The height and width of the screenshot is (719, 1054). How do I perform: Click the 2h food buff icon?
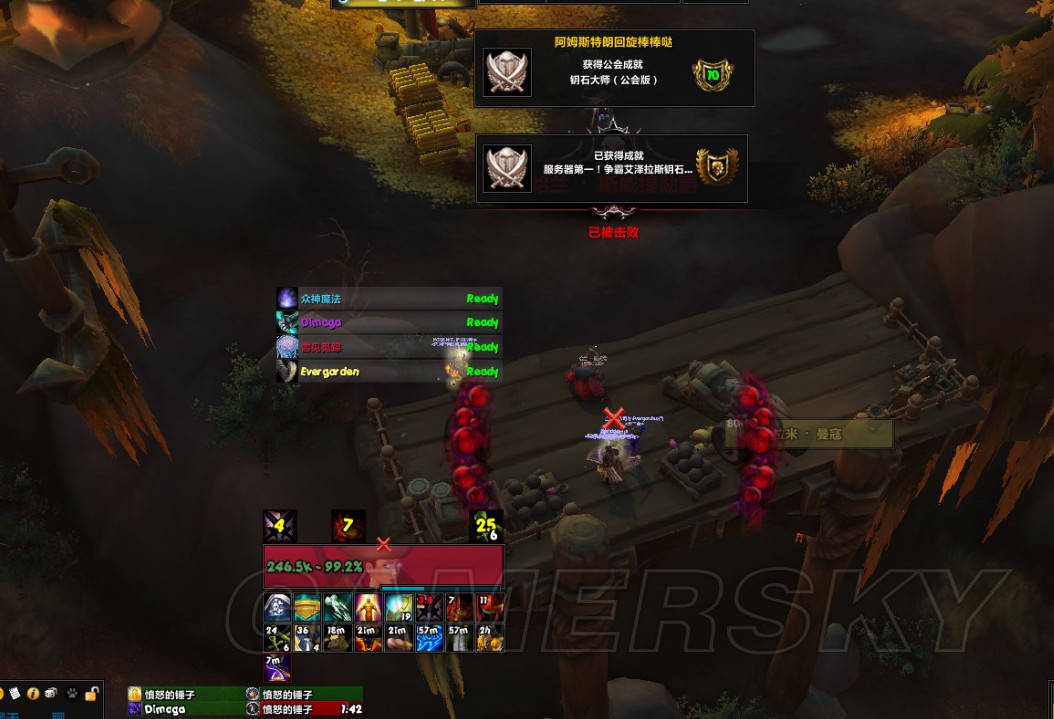click(489, 638)
